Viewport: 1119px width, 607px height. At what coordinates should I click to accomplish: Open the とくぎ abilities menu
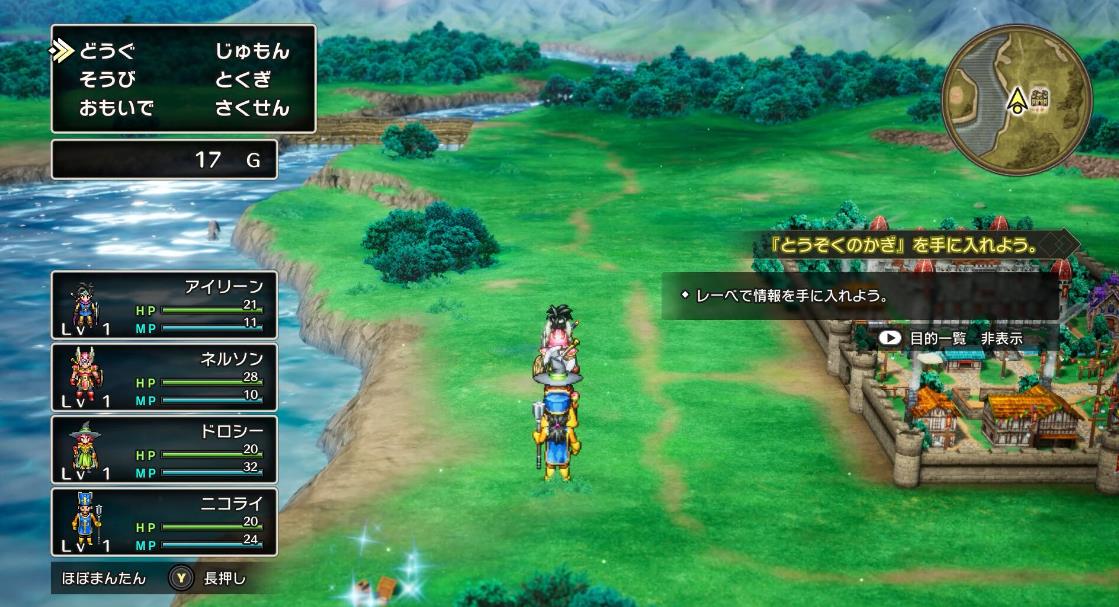coord(243,79)
